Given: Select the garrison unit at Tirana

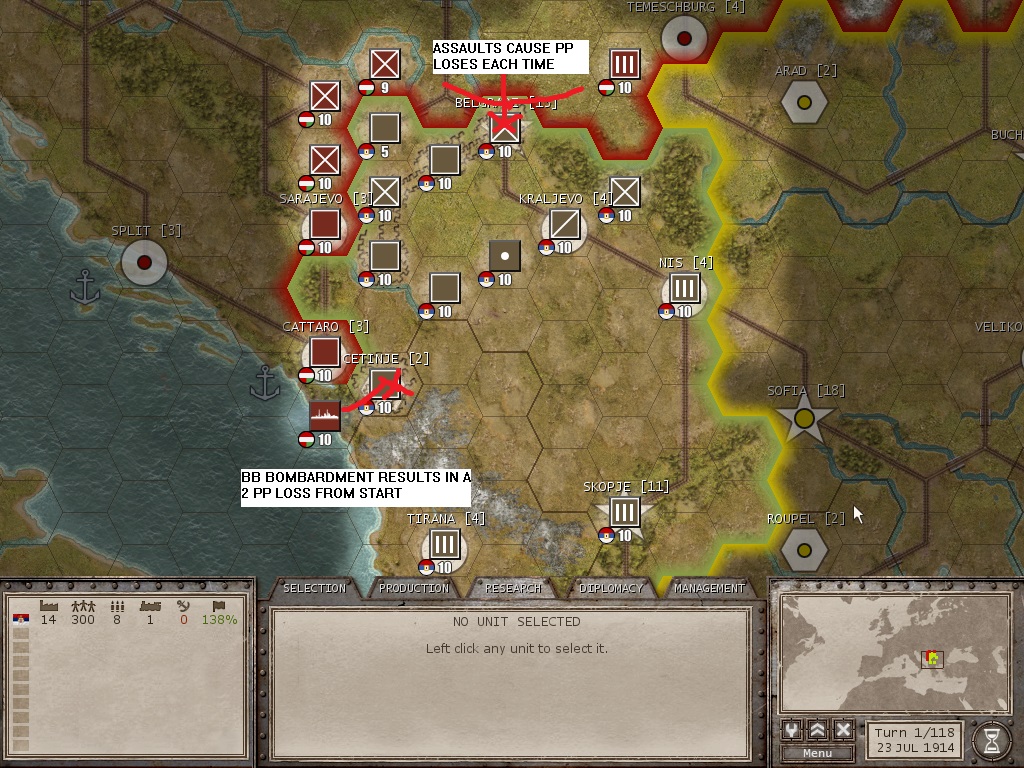Looking at the screenshot, I should point(444,545).
